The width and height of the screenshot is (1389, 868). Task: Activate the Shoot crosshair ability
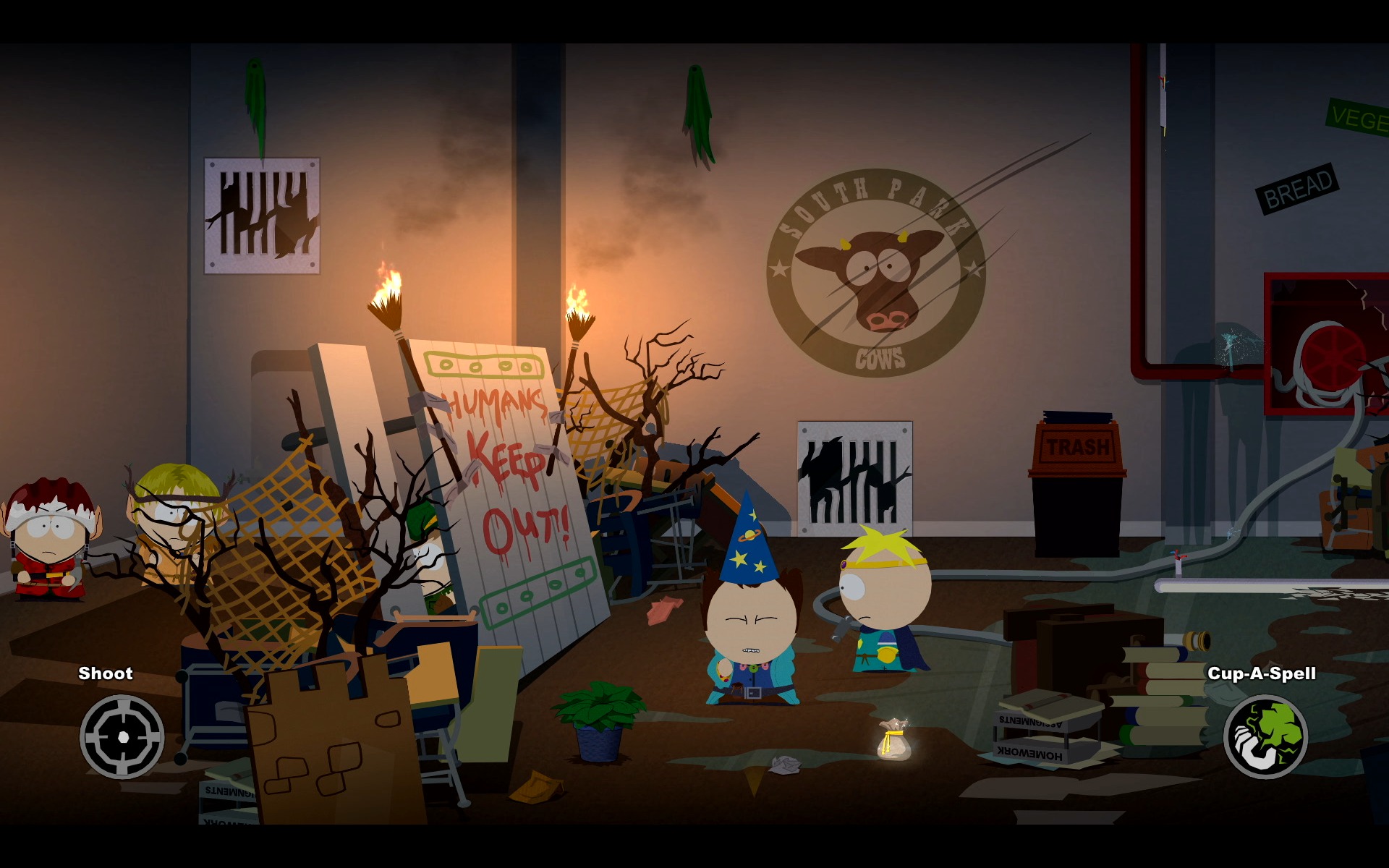pyautogui.click(x=122, y=736)
